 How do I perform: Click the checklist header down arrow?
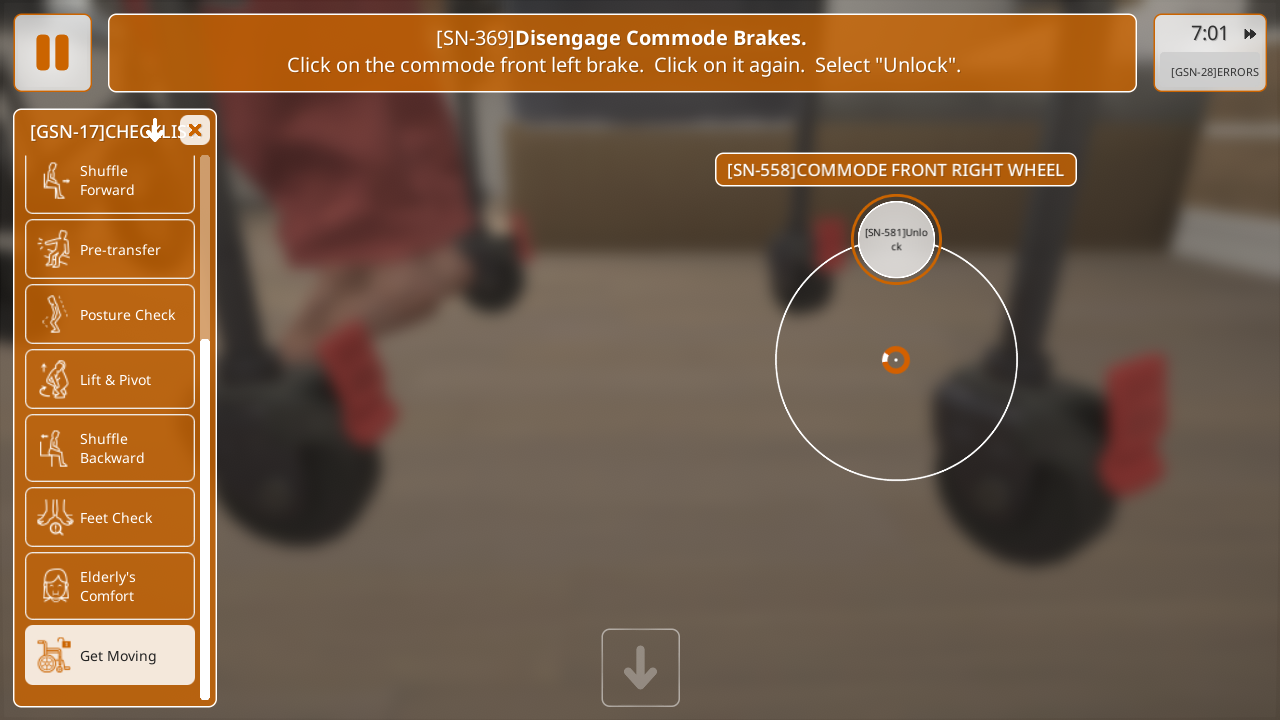tap(155, 131)
